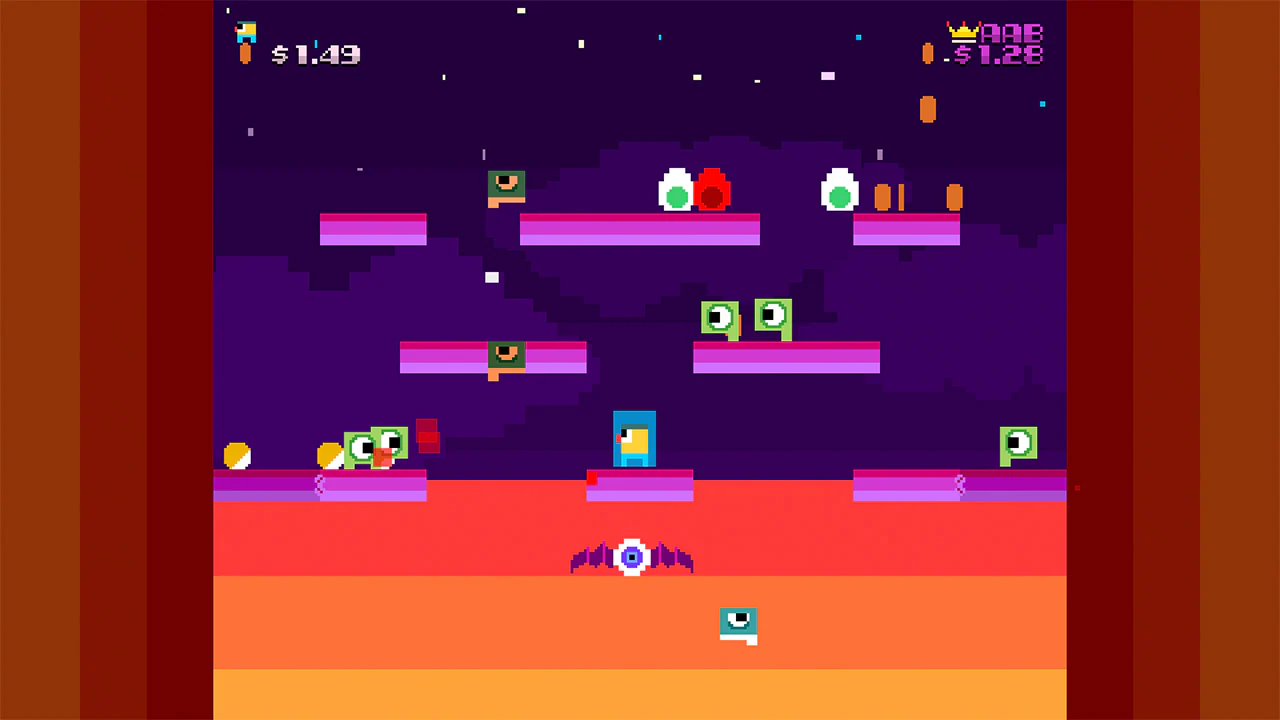Click the orange capsule coin near top right

point(926,110)
